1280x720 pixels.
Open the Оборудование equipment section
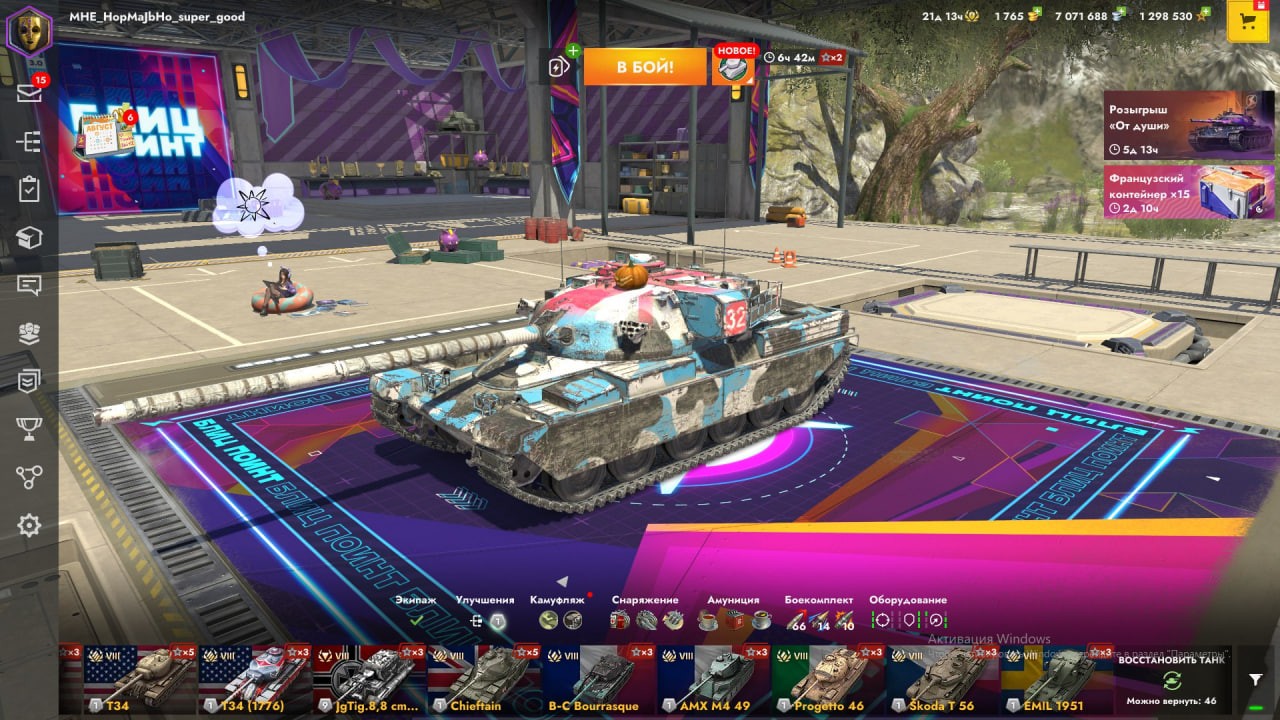pos(908,611)
